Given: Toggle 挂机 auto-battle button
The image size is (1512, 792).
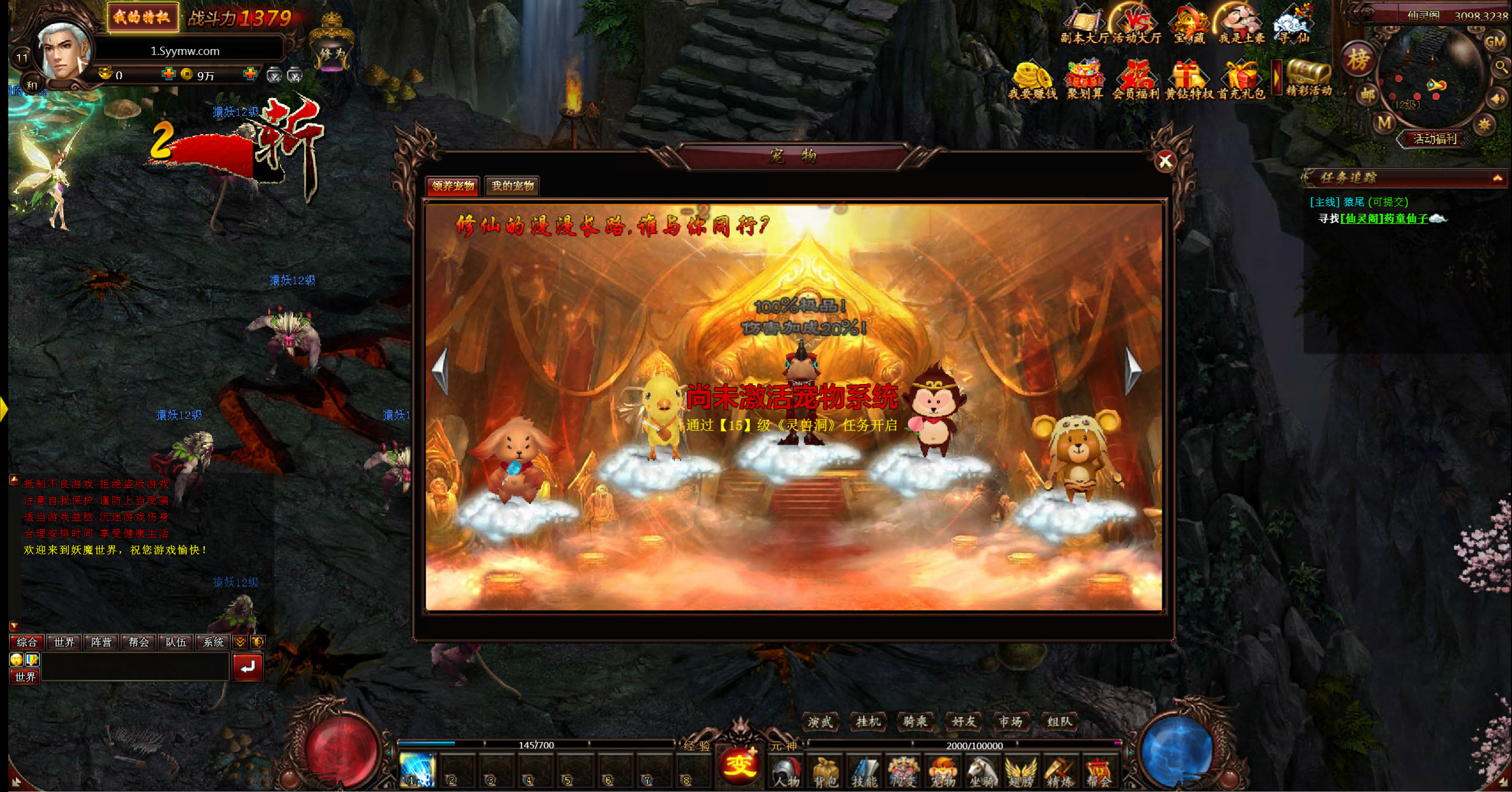Looking at the screenshot, I should [x=868, y=721].
